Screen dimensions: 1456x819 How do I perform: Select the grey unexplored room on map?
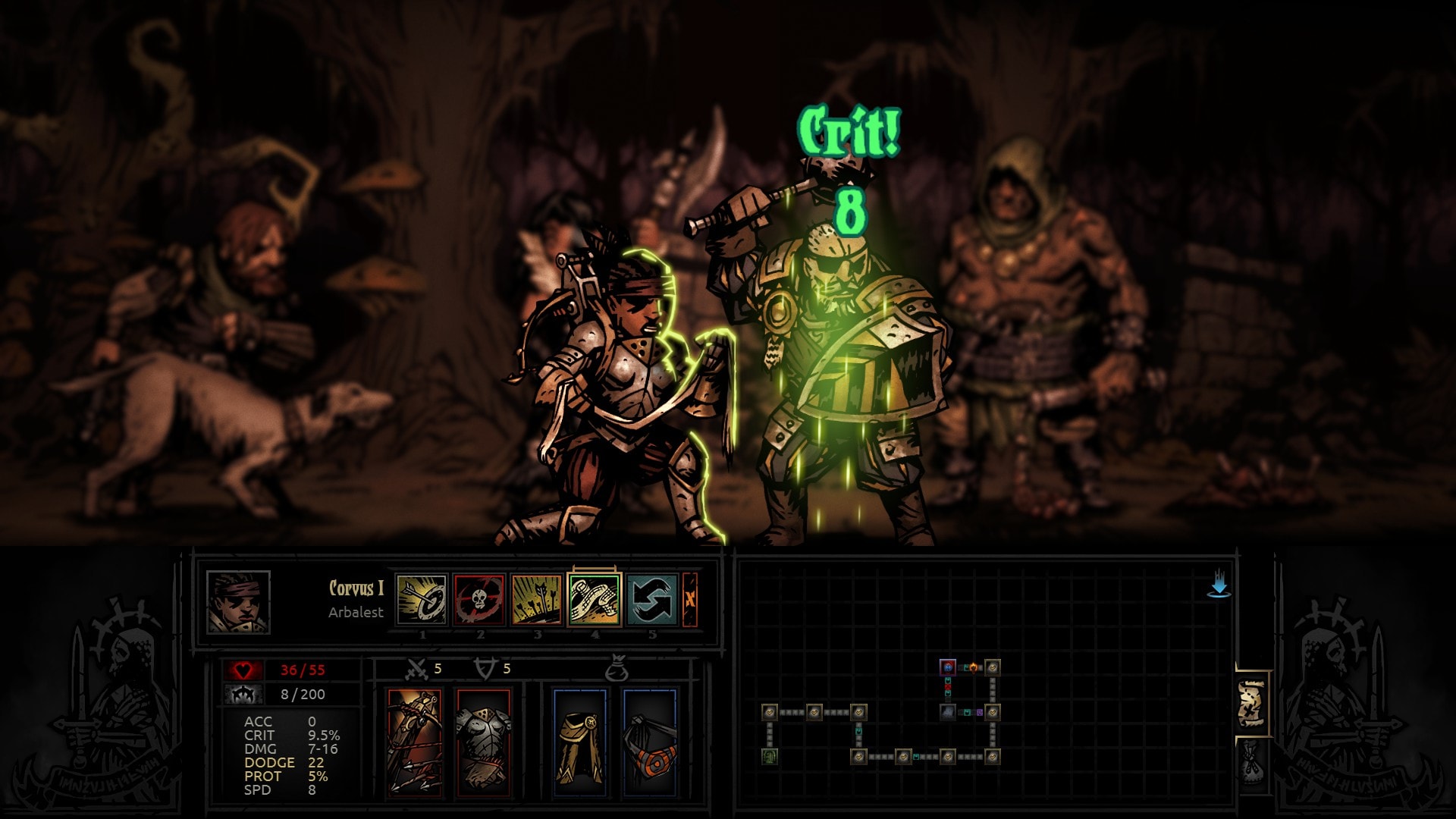948,712
